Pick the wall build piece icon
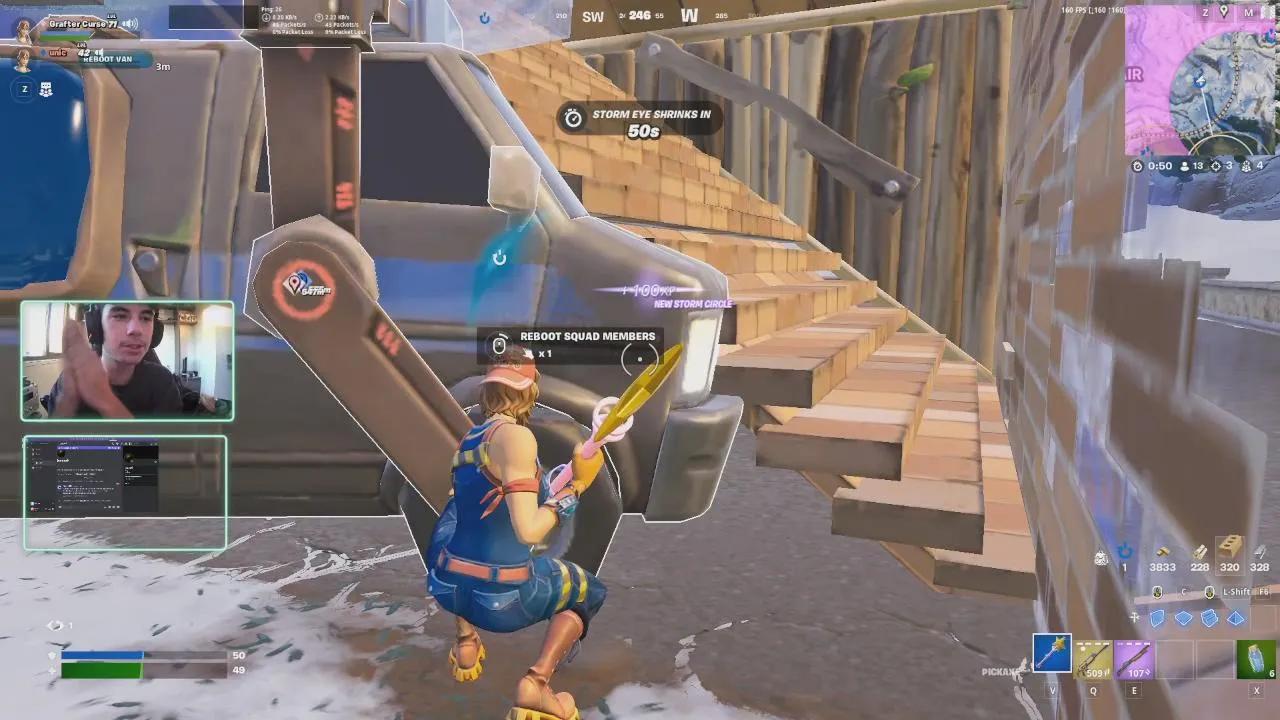1280x720 pixels. (x=1158, y=620)
